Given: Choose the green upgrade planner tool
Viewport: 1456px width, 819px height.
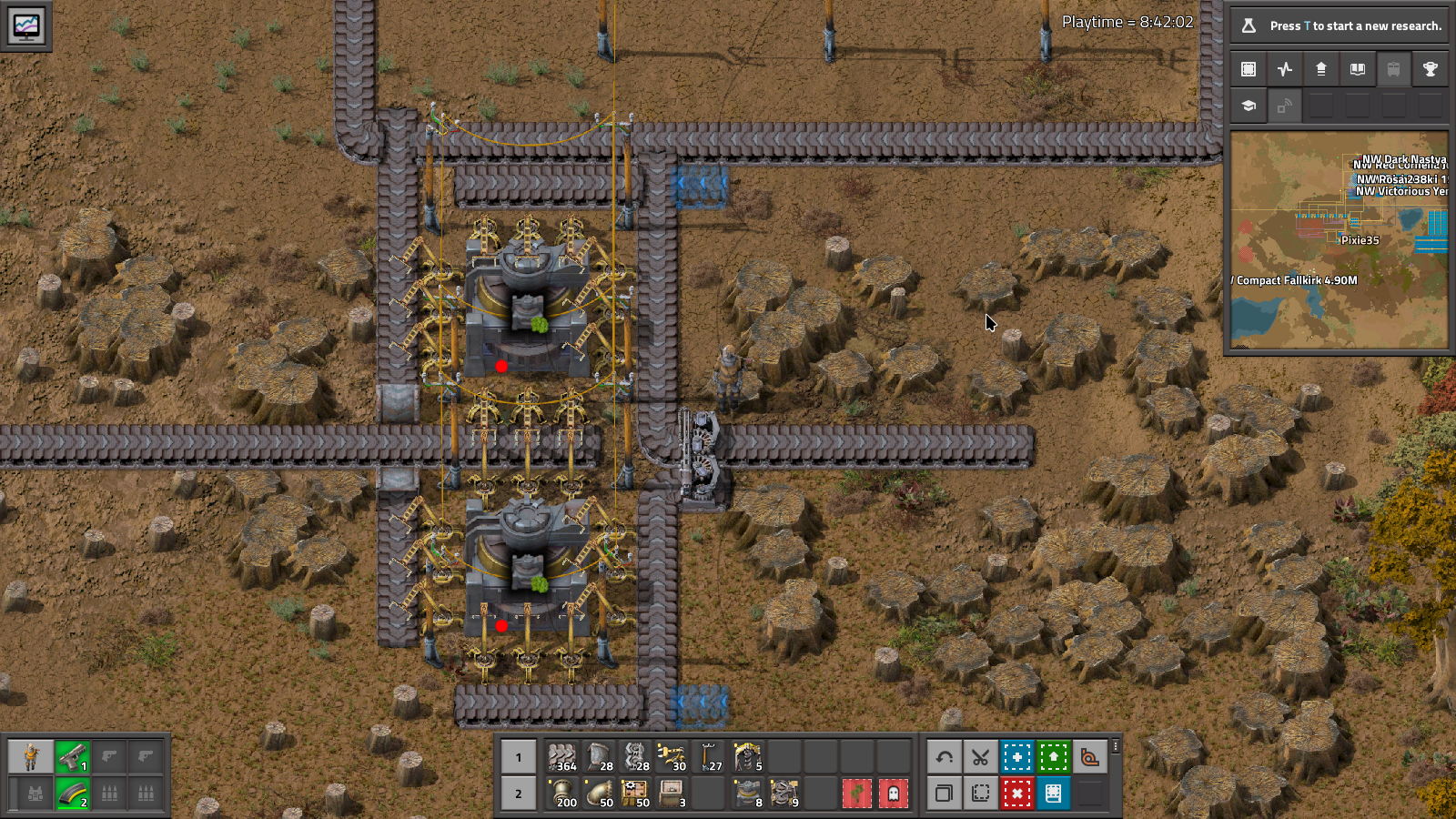Looking at the screenshot, I should click(1053, 757).
